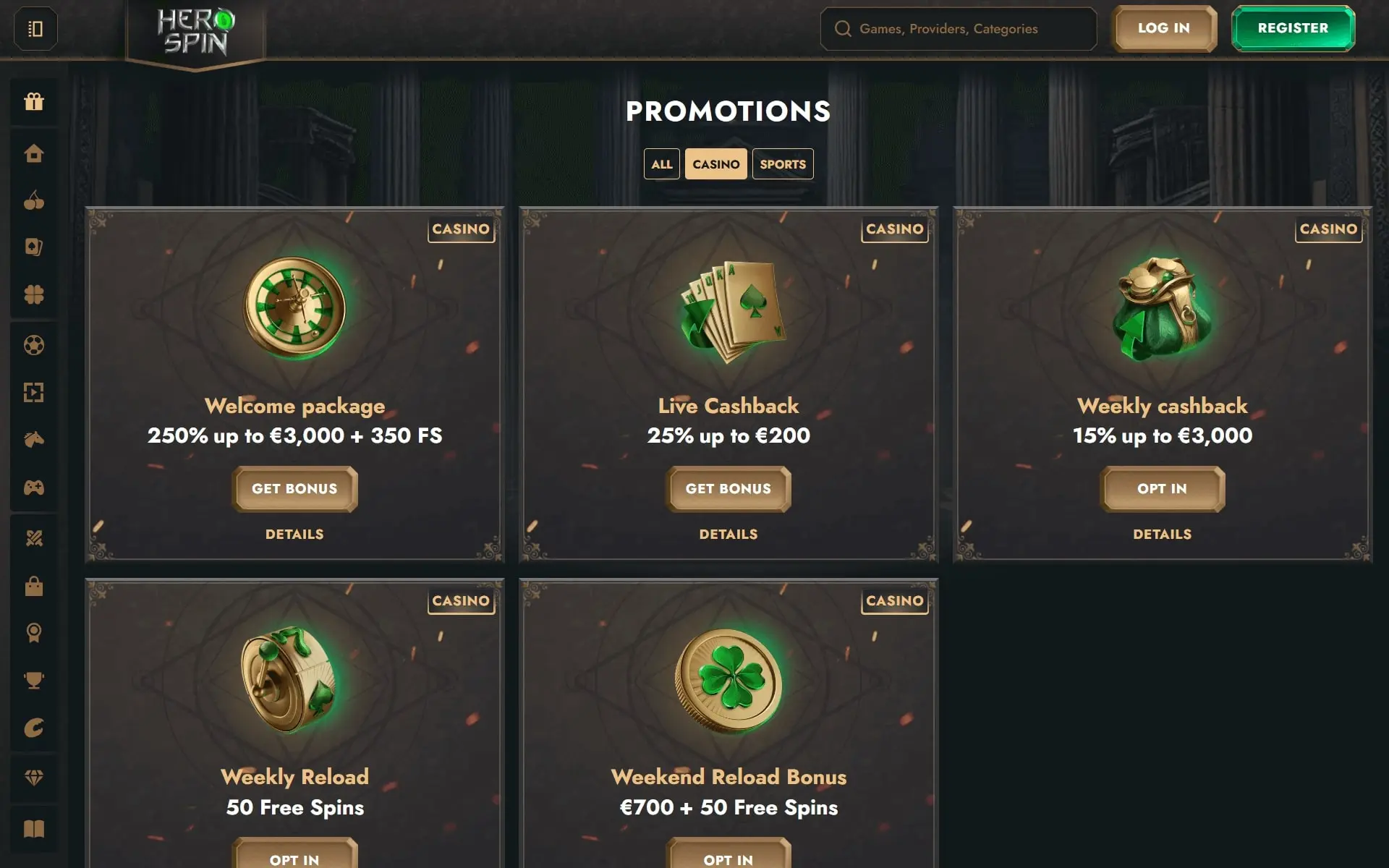Get the Welcome package bonus
This screenshot has width=1389, height=868.
tap(294, 489)
